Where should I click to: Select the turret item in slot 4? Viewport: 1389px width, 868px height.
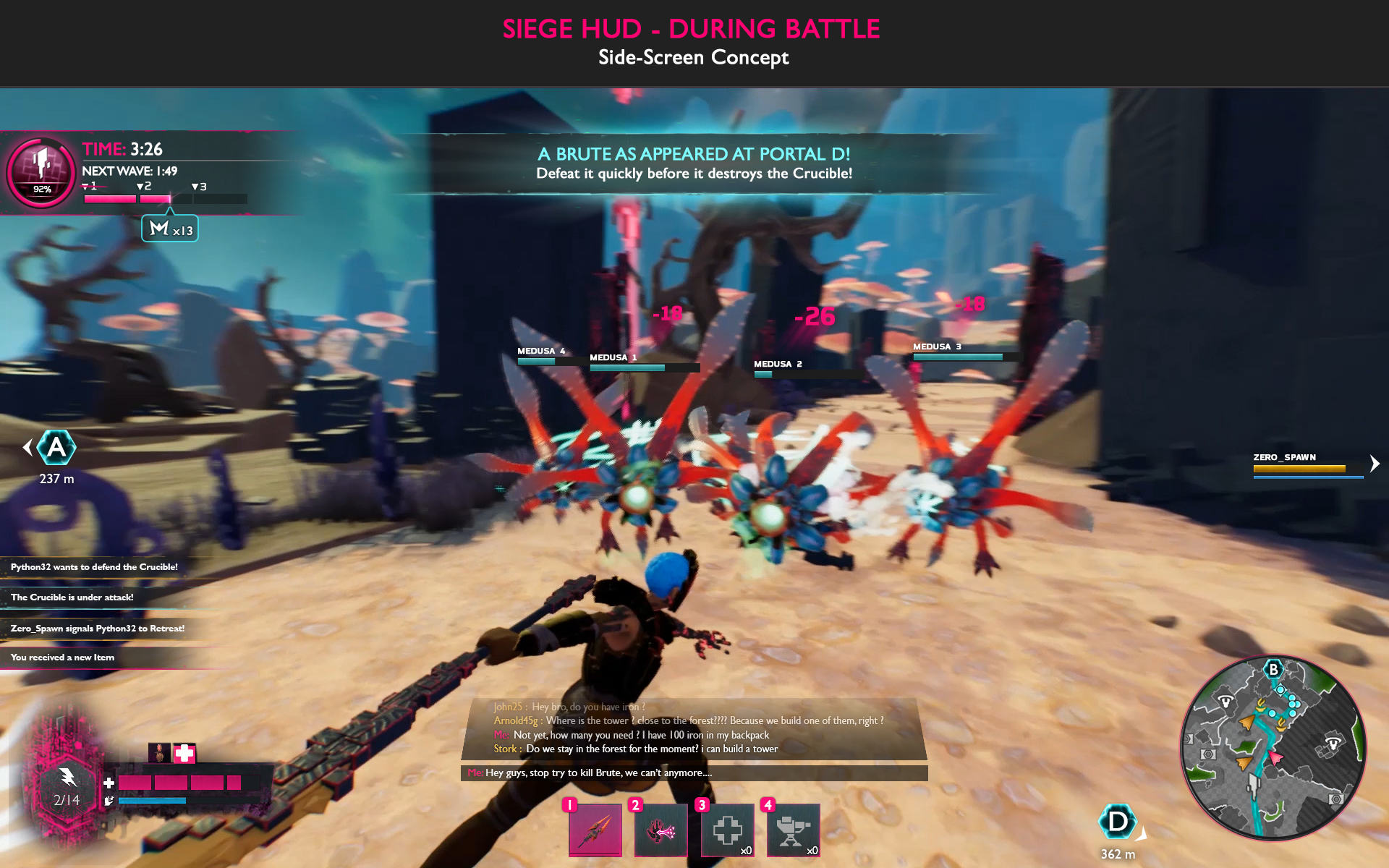coord(793,829)
